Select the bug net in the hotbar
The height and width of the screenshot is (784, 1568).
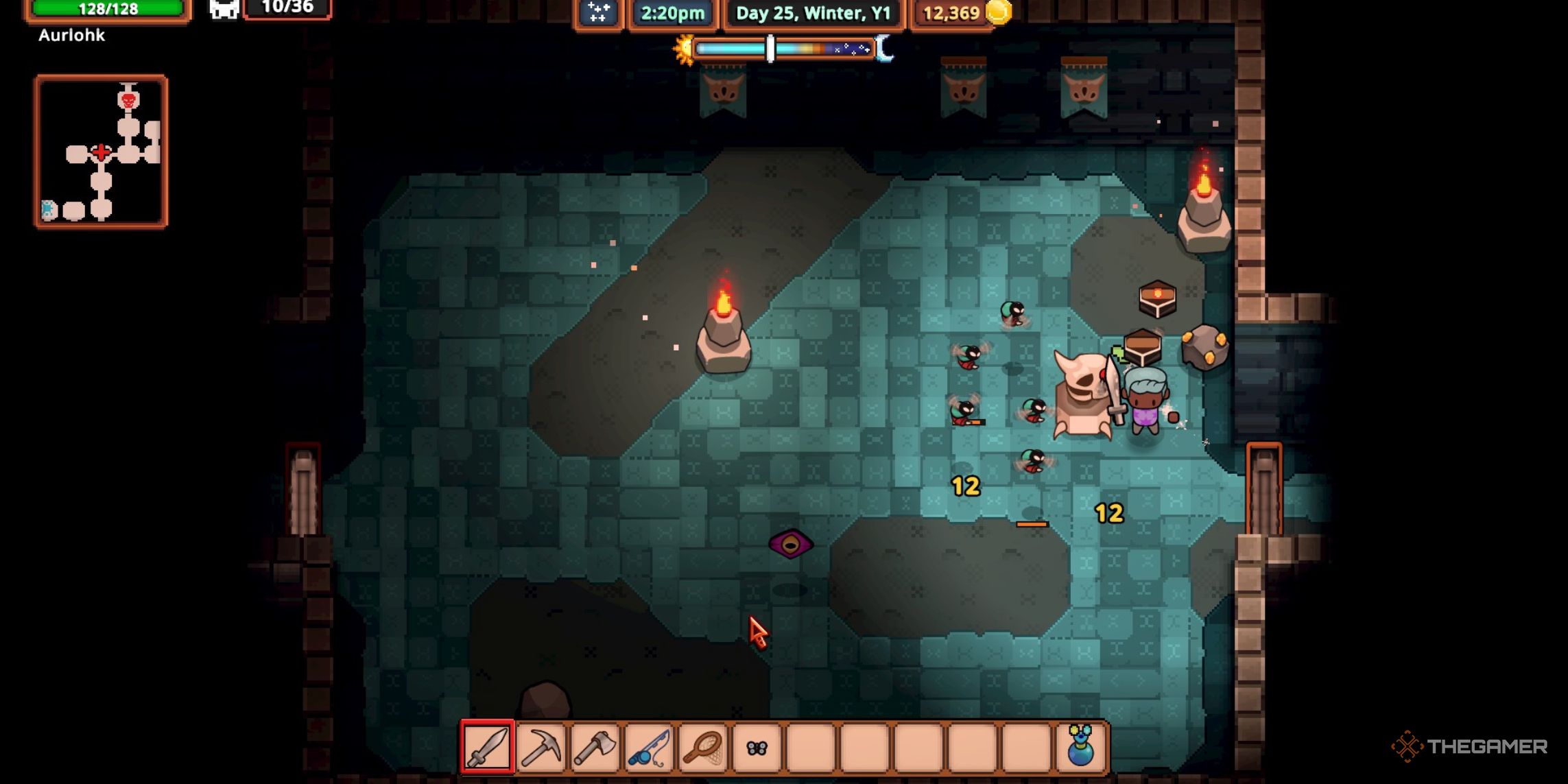[703, 747]
